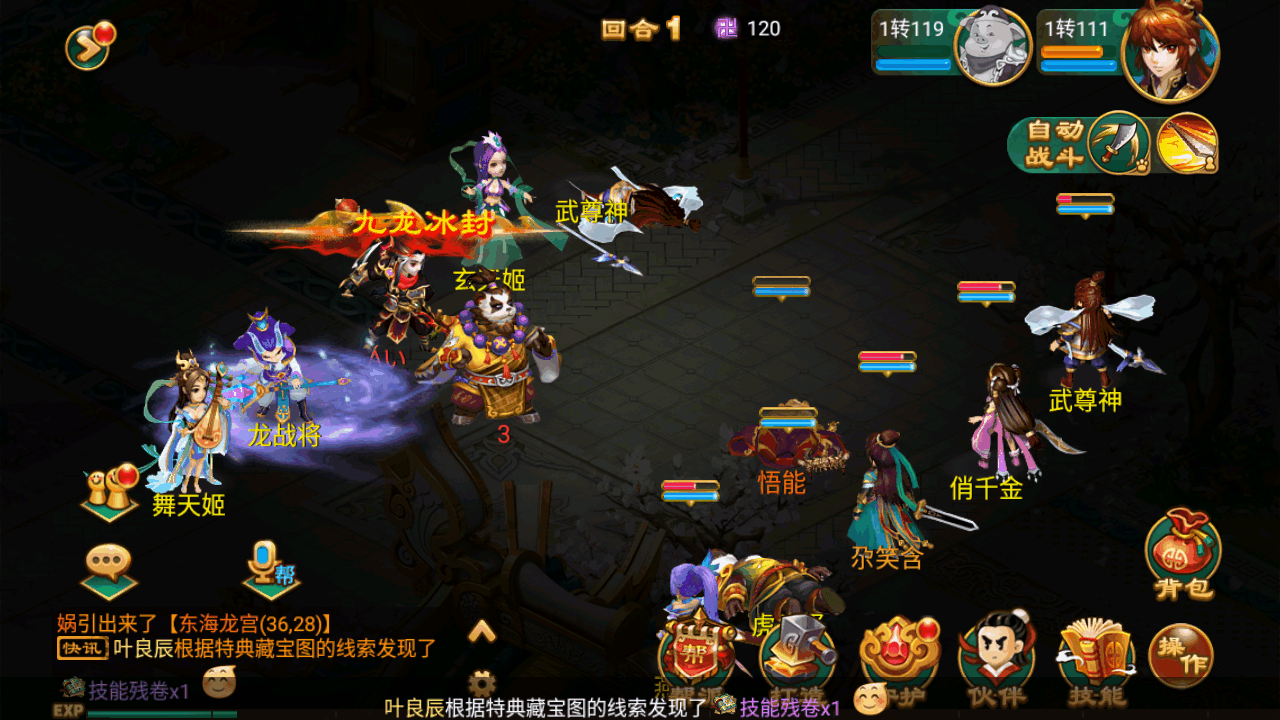Image resolution: width=1280 pixels, height=720 pixels.
Task: Select the pet's auto sword attack icon
Action: pos(1119,144)
